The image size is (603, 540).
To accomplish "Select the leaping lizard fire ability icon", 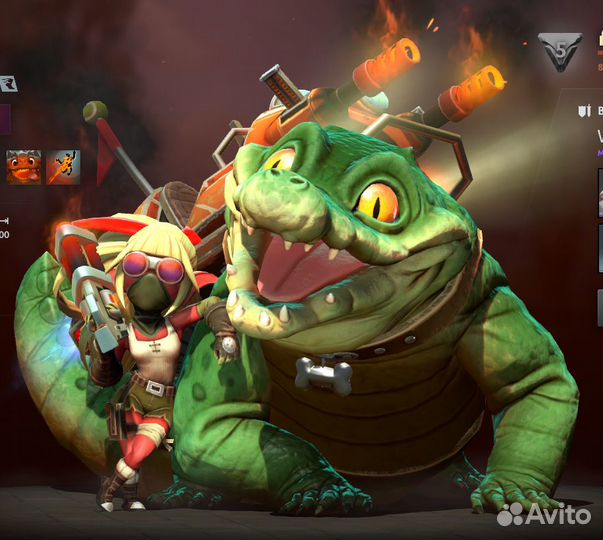I will point(63,166).
